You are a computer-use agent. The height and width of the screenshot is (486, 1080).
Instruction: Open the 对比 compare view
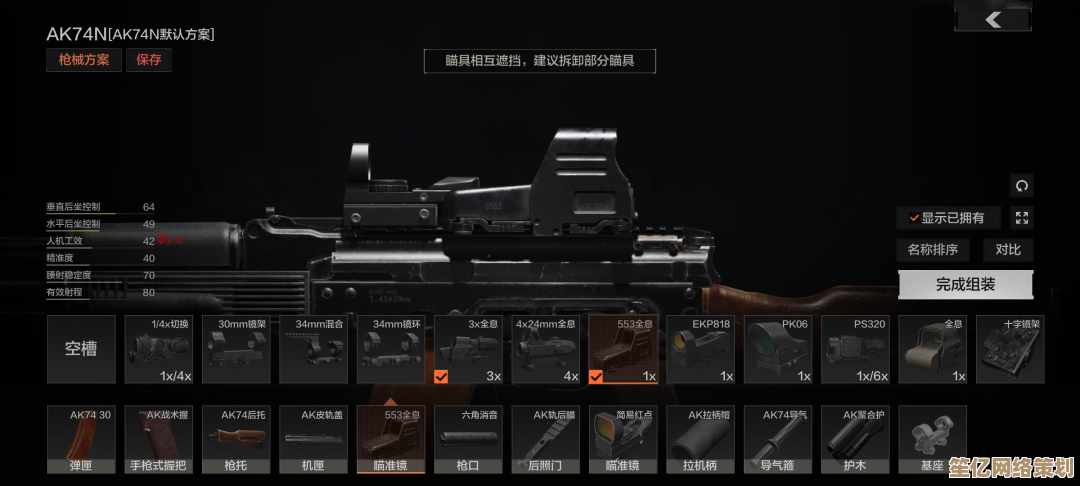click(x=1008, y=250)
